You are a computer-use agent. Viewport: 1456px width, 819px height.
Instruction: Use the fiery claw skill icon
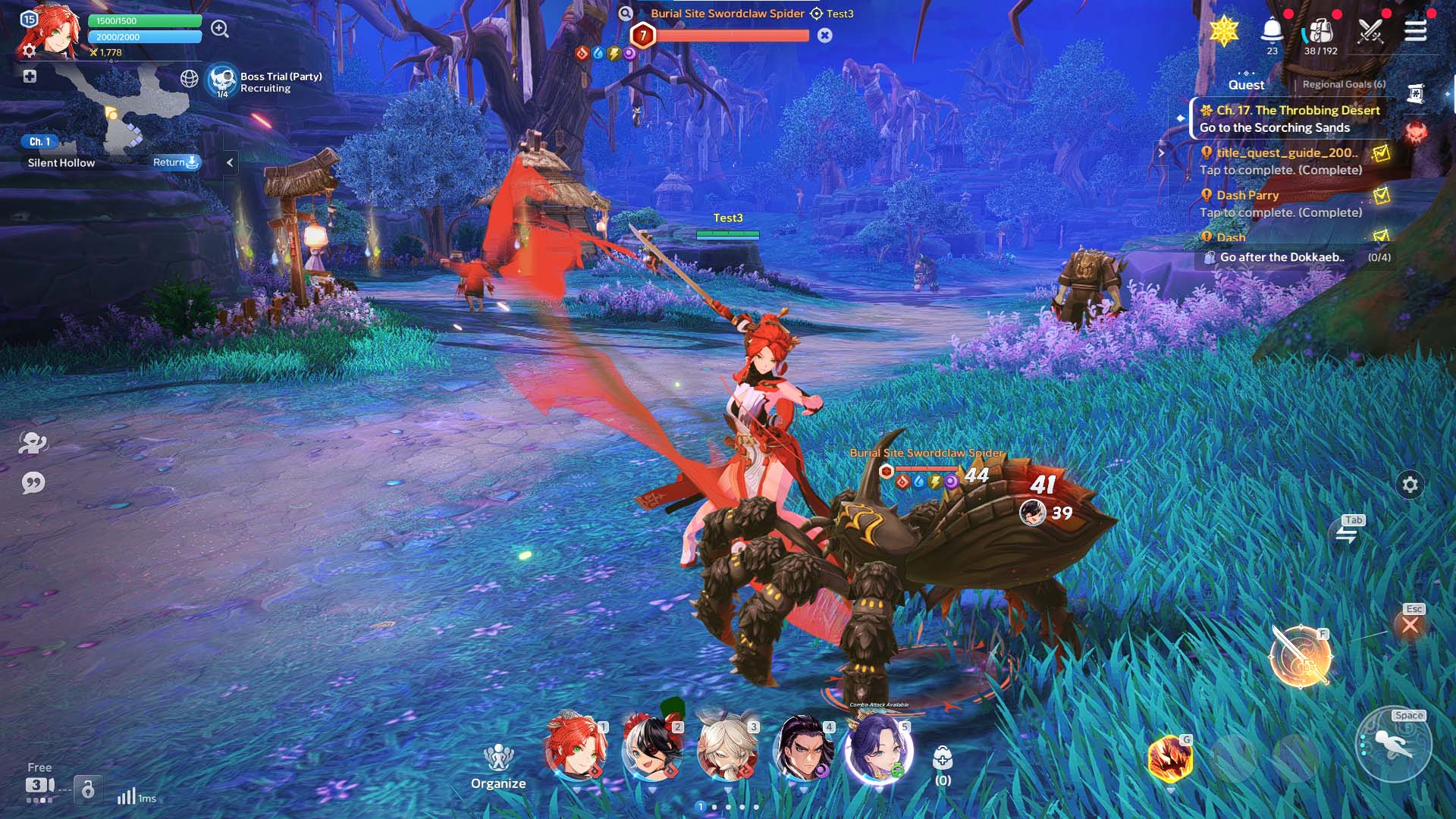pos(1169,758)
